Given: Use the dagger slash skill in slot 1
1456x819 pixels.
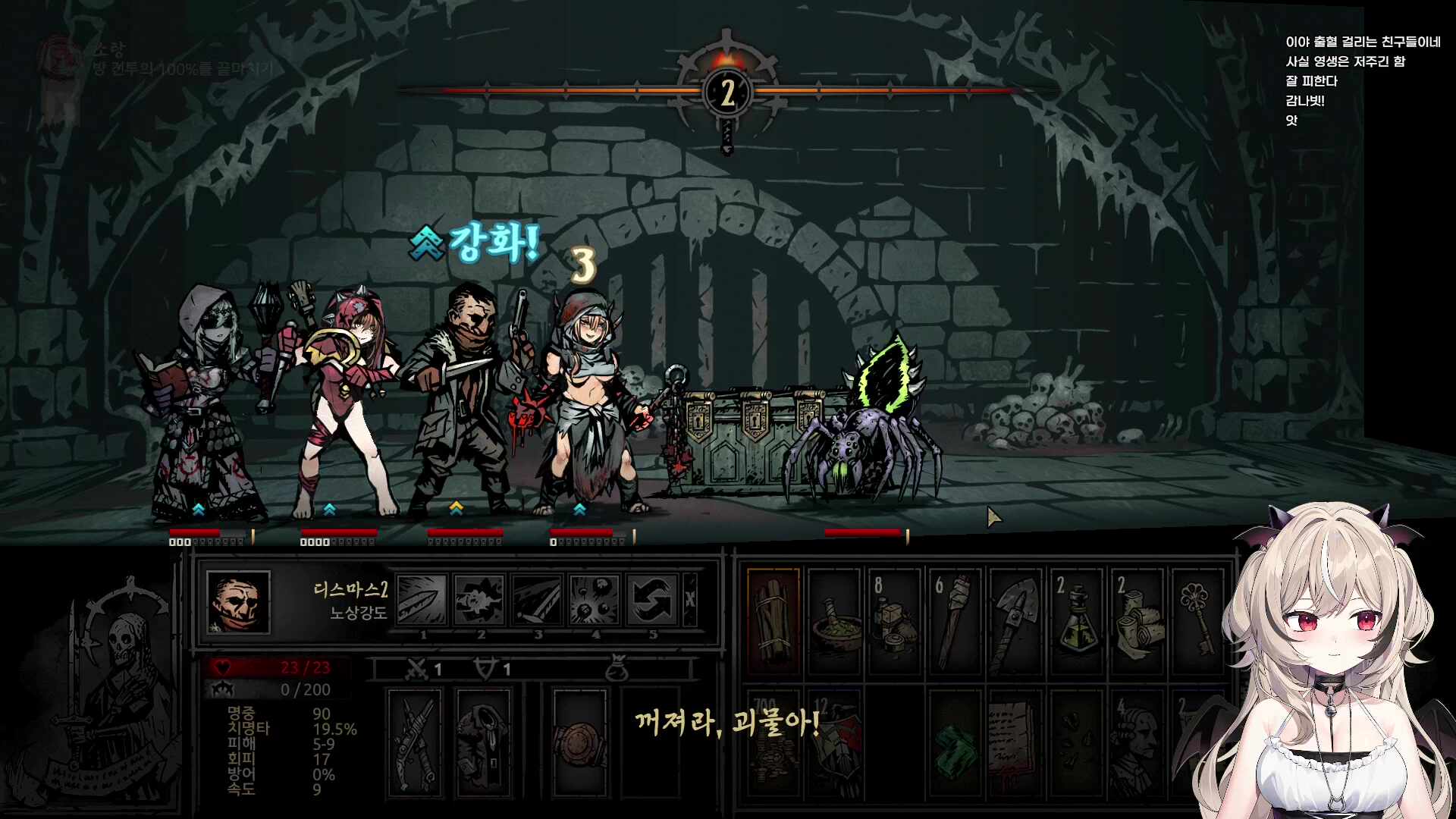Looking at the screenshot, I should (422, 600).
